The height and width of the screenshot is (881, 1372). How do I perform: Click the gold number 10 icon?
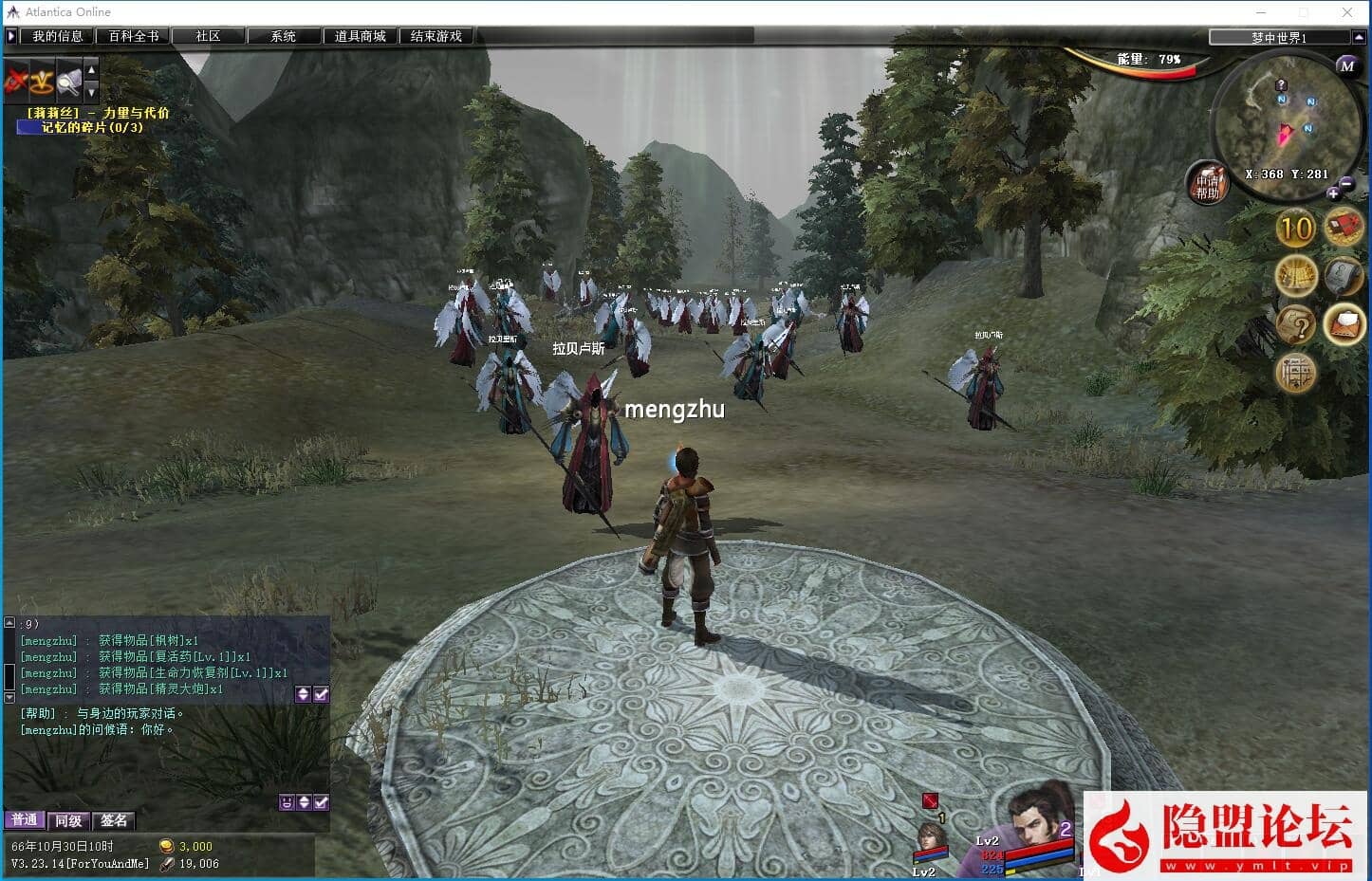pos(1295,229)
